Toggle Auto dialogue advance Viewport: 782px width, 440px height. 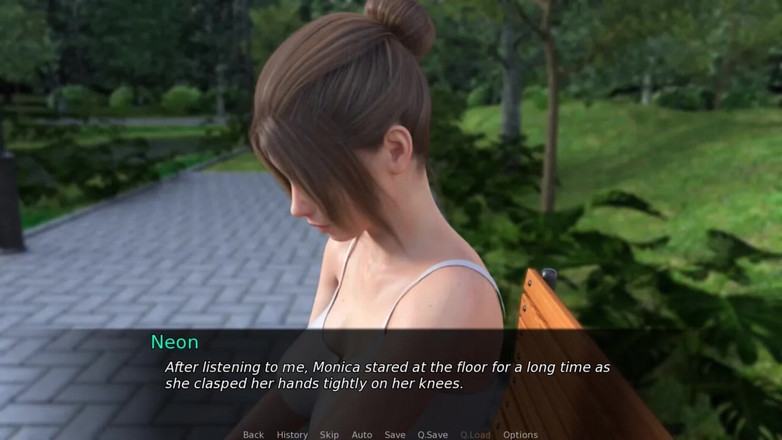pyautogui.click(x=362, y=435)
